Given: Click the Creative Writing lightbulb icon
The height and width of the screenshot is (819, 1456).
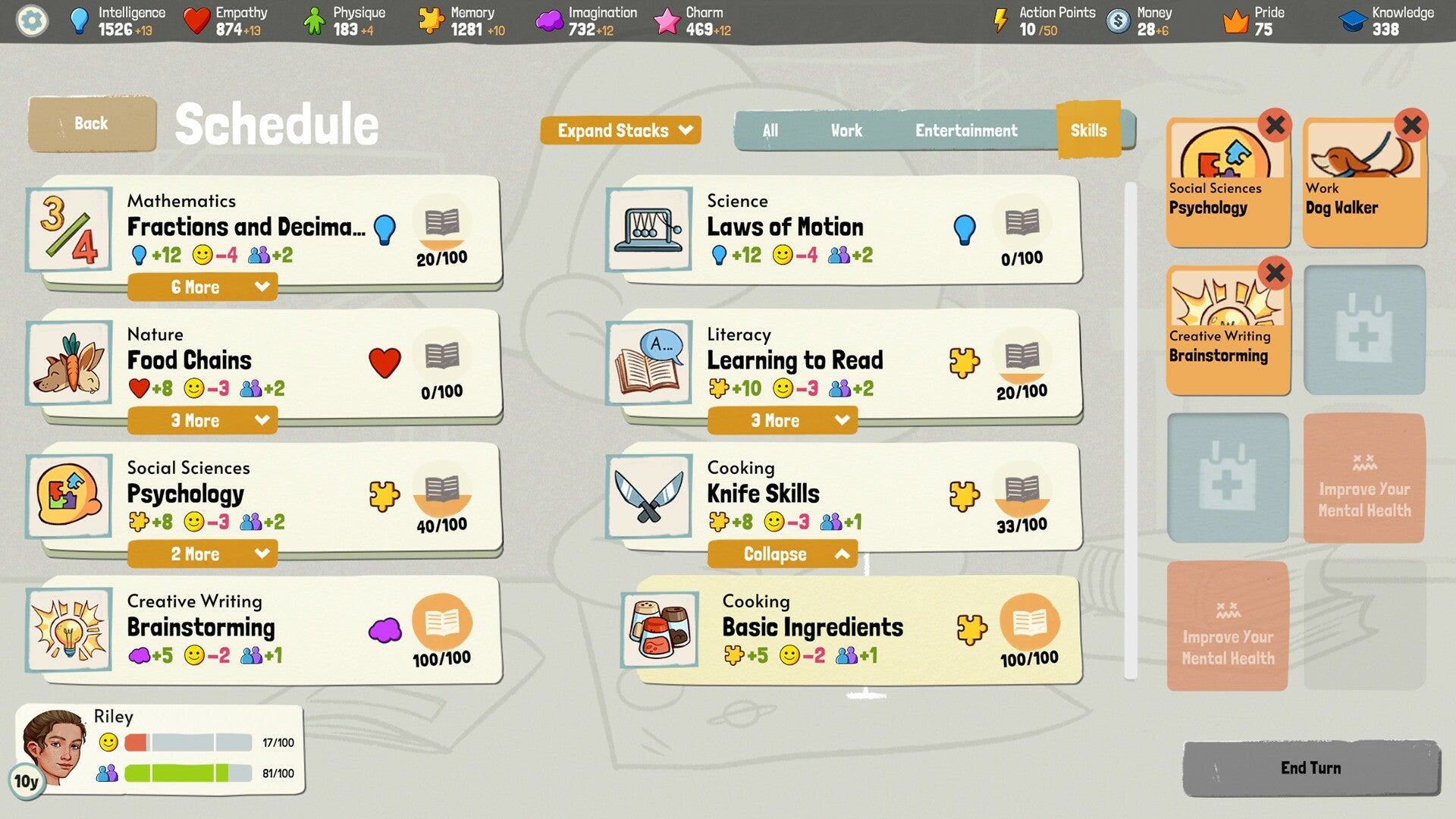Looking at the screenshot, I should click(x=68, y=629).
